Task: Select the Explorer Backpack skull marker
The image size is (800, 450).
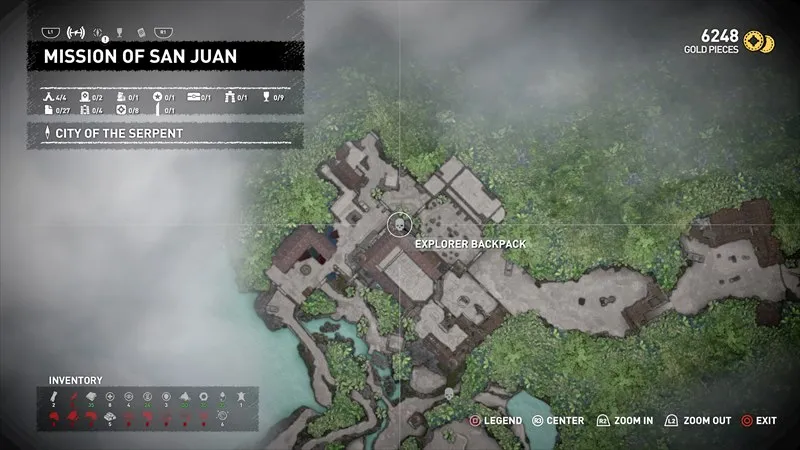Action: click(x=398, y=223)
